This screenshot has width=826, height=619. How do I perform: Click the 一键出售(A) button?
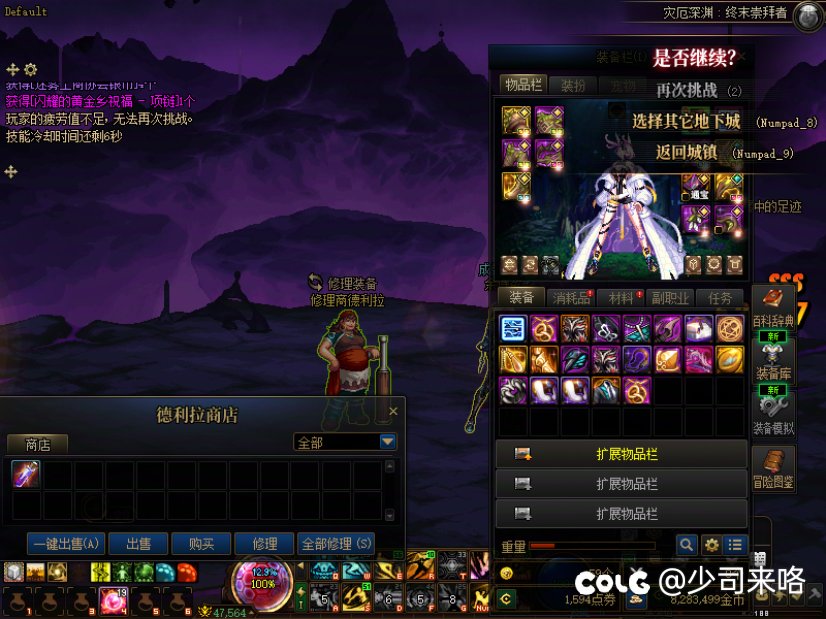66,544
